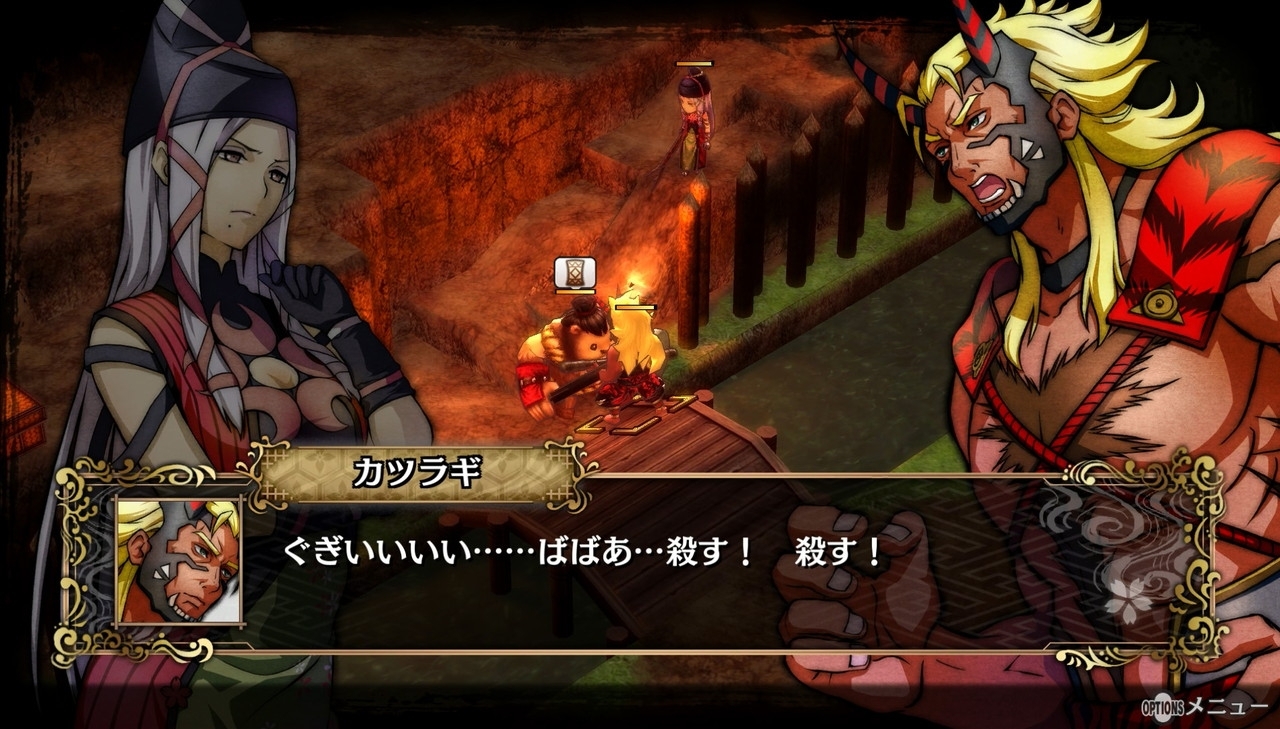Click the gold progress bar under the hourglass icon
The height and width of the screenshot is (729, 1280).
574,291
